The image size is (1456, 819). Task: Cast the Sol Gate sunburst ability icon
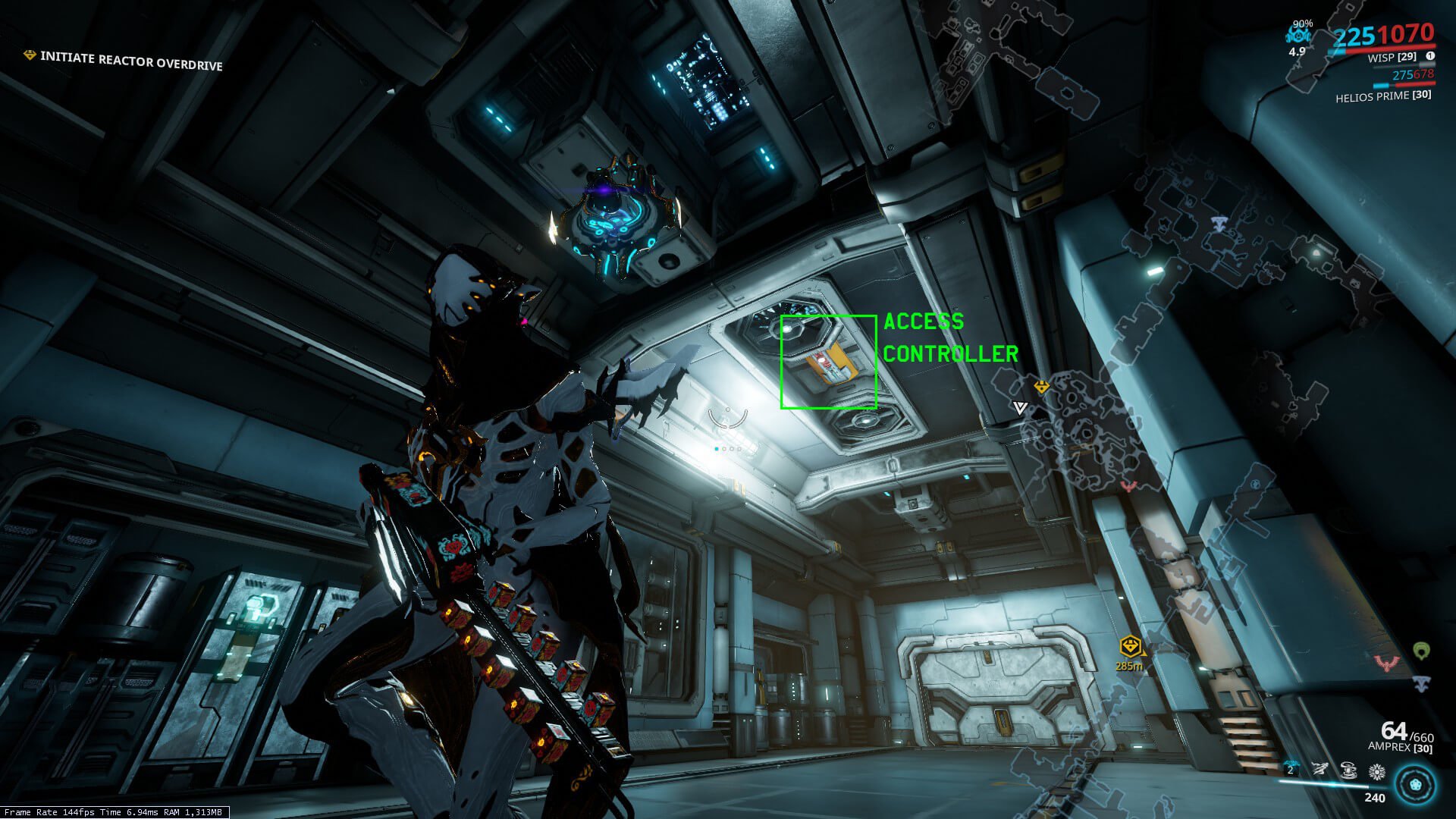(1376, 772)
